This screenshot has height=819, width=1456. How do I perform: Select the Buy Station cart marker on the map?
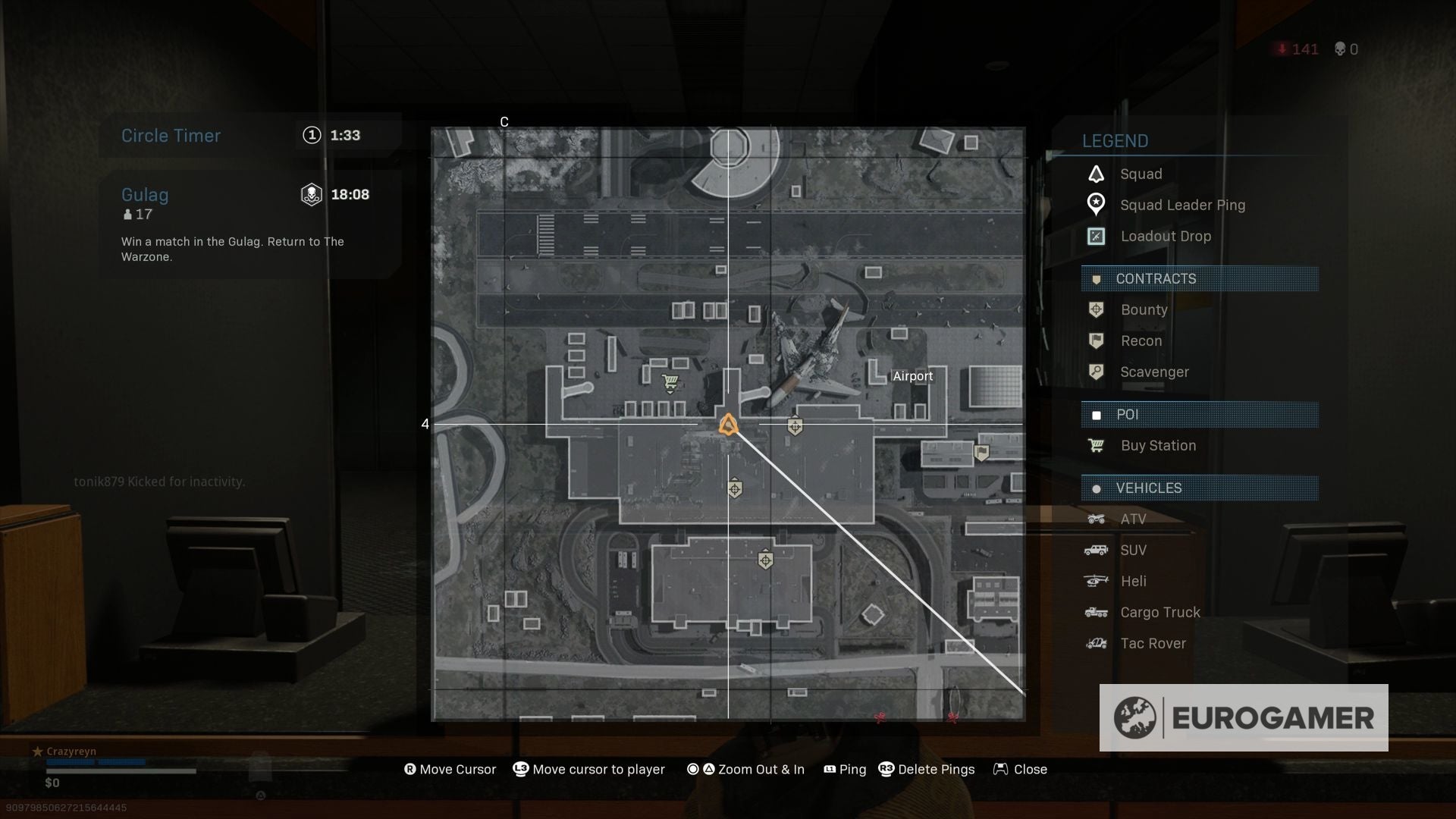pyautogui.click(x=670, y=383)
